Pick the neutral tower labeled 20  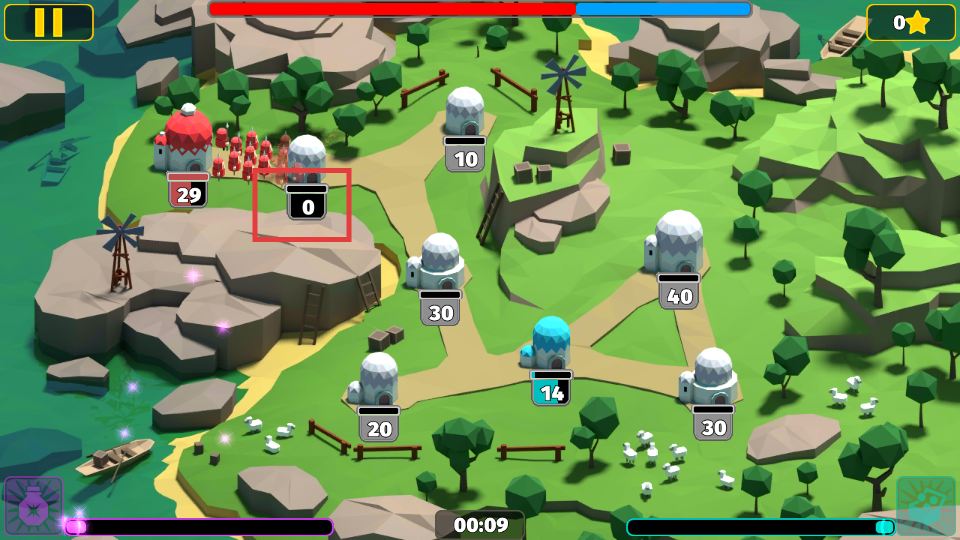[x=378, y=382]
